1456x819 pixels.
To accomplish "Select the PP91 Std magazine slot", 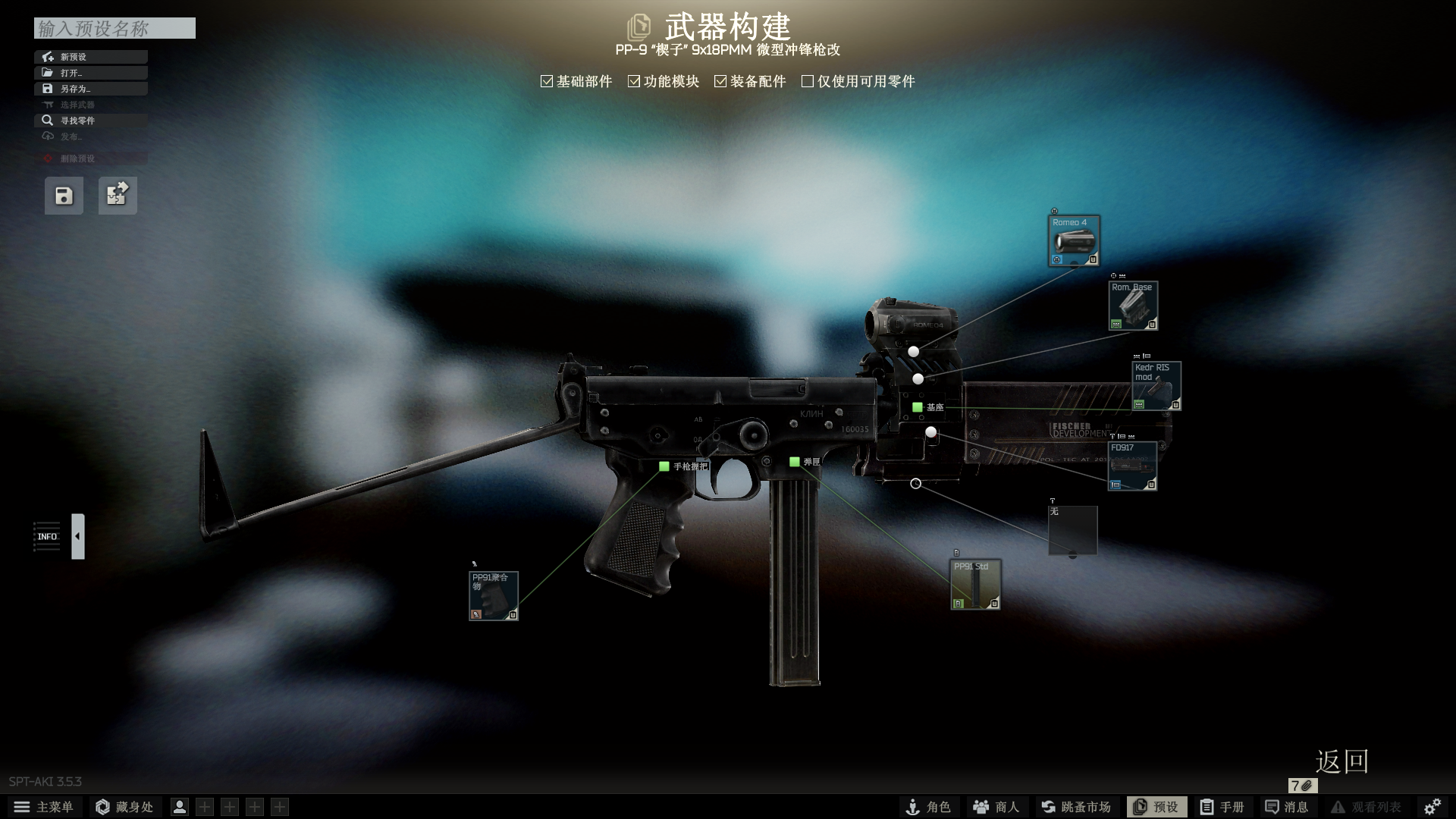I will 975,585.
